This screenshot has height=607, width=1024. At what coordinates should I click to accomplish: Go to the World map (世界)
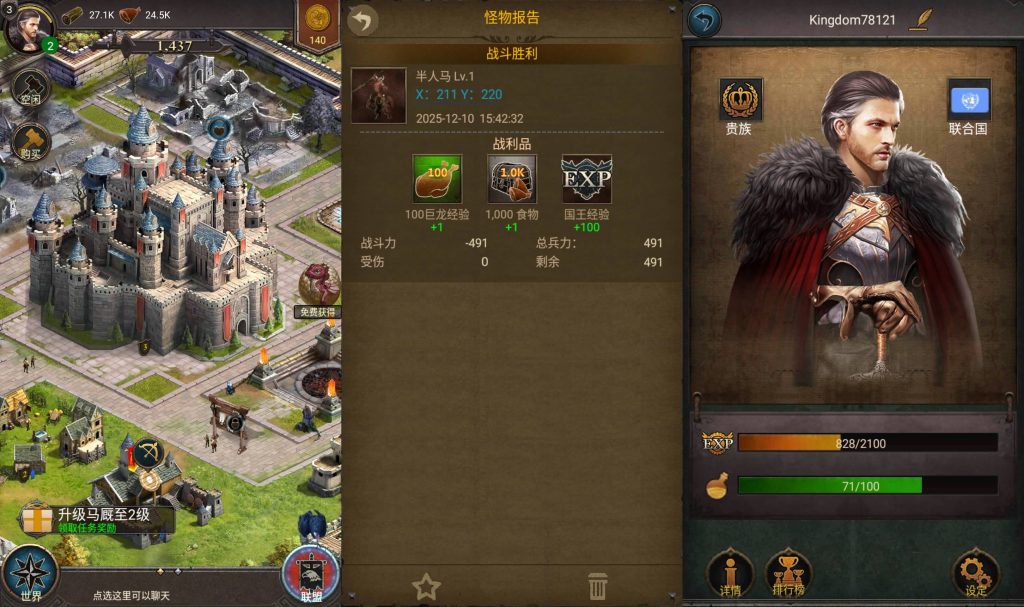pos(30,575)
